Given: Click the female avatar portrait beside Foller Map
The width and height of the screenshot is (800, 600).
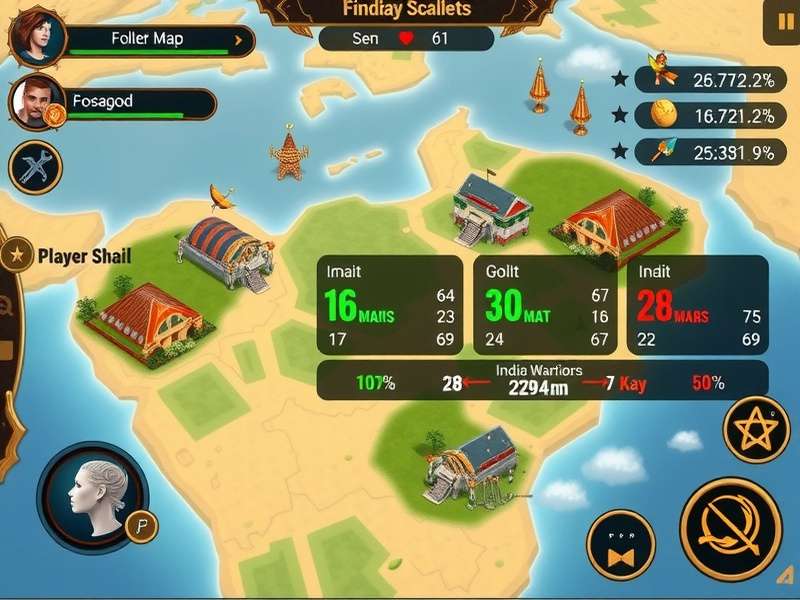Looking at the screenshot, I should (36, 36).
